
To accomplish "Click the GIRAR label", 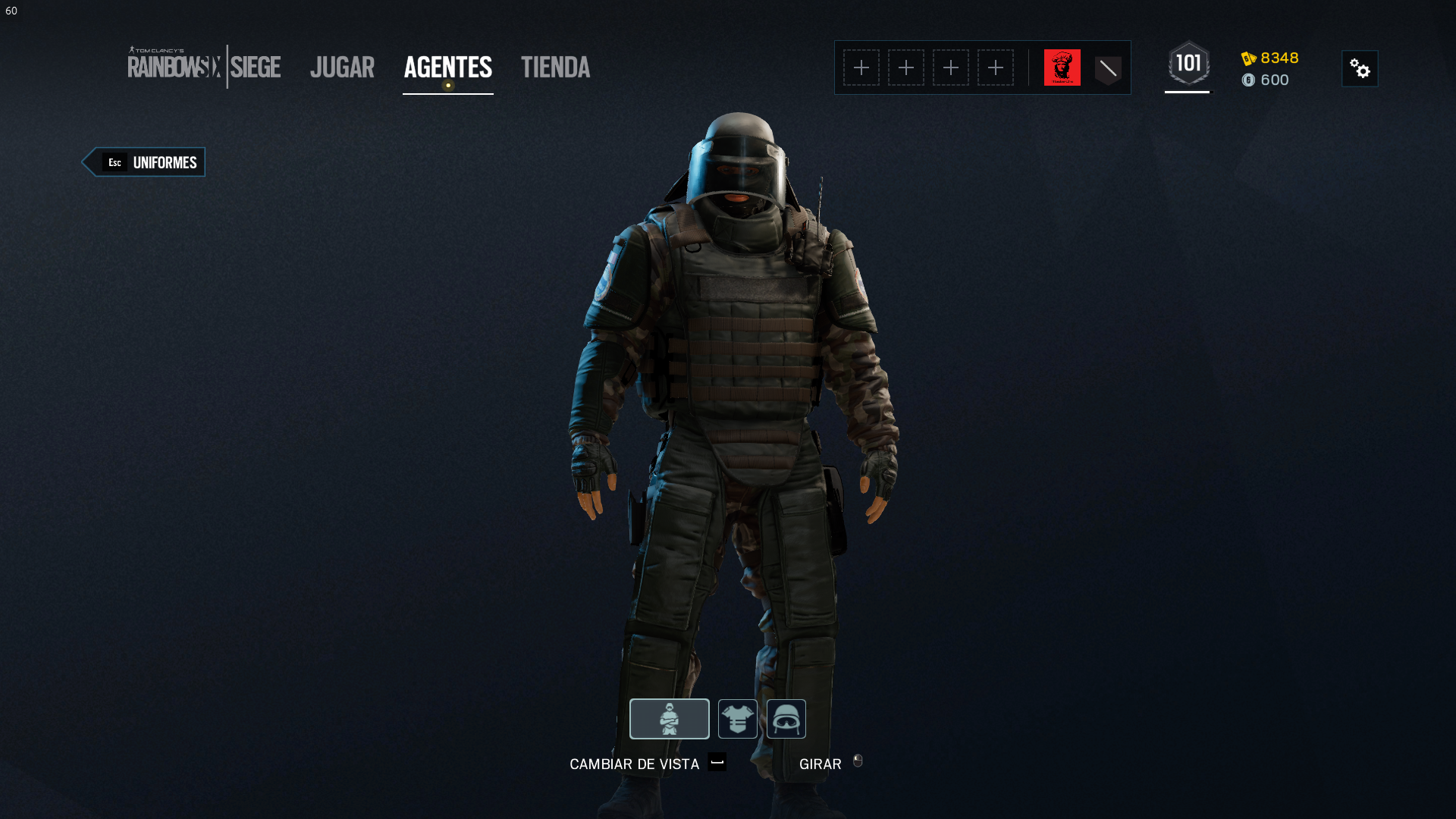I will coord(820,764).
